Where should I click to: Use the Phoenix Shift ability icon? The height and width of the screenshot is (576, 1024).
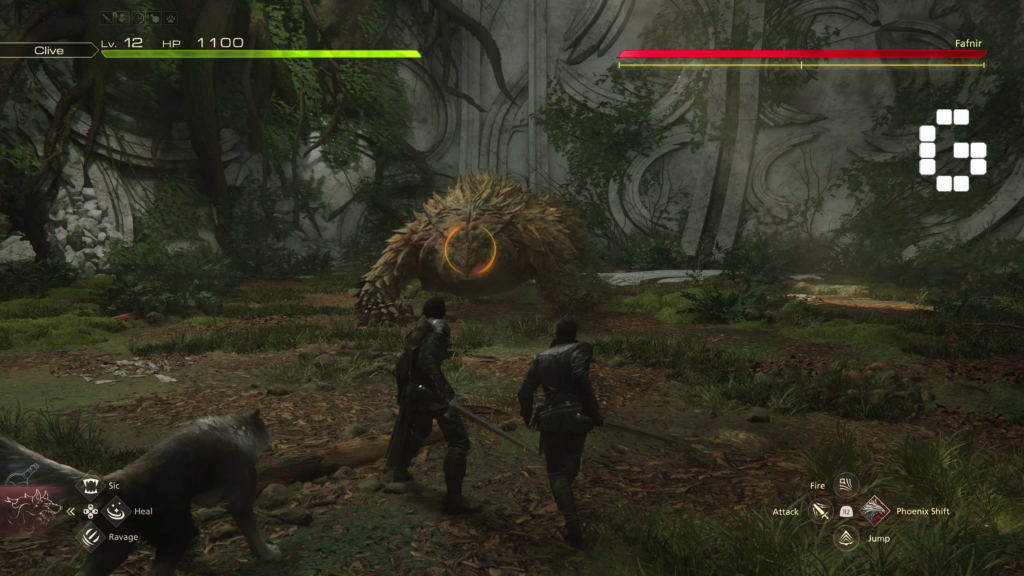click(874, 511)
